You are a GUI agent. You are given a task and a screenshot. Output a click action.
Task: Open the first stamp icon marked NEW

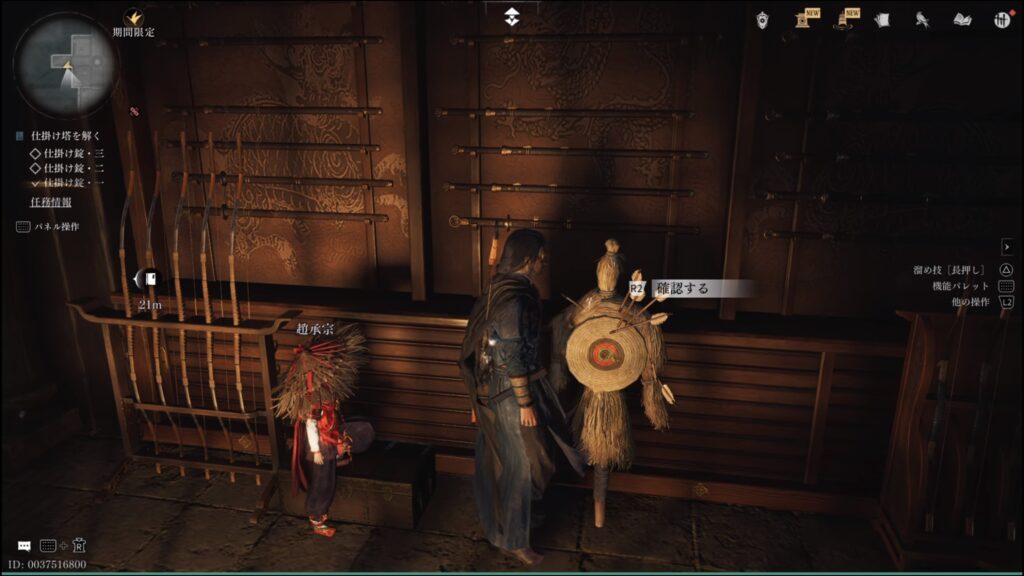point(803,18)
